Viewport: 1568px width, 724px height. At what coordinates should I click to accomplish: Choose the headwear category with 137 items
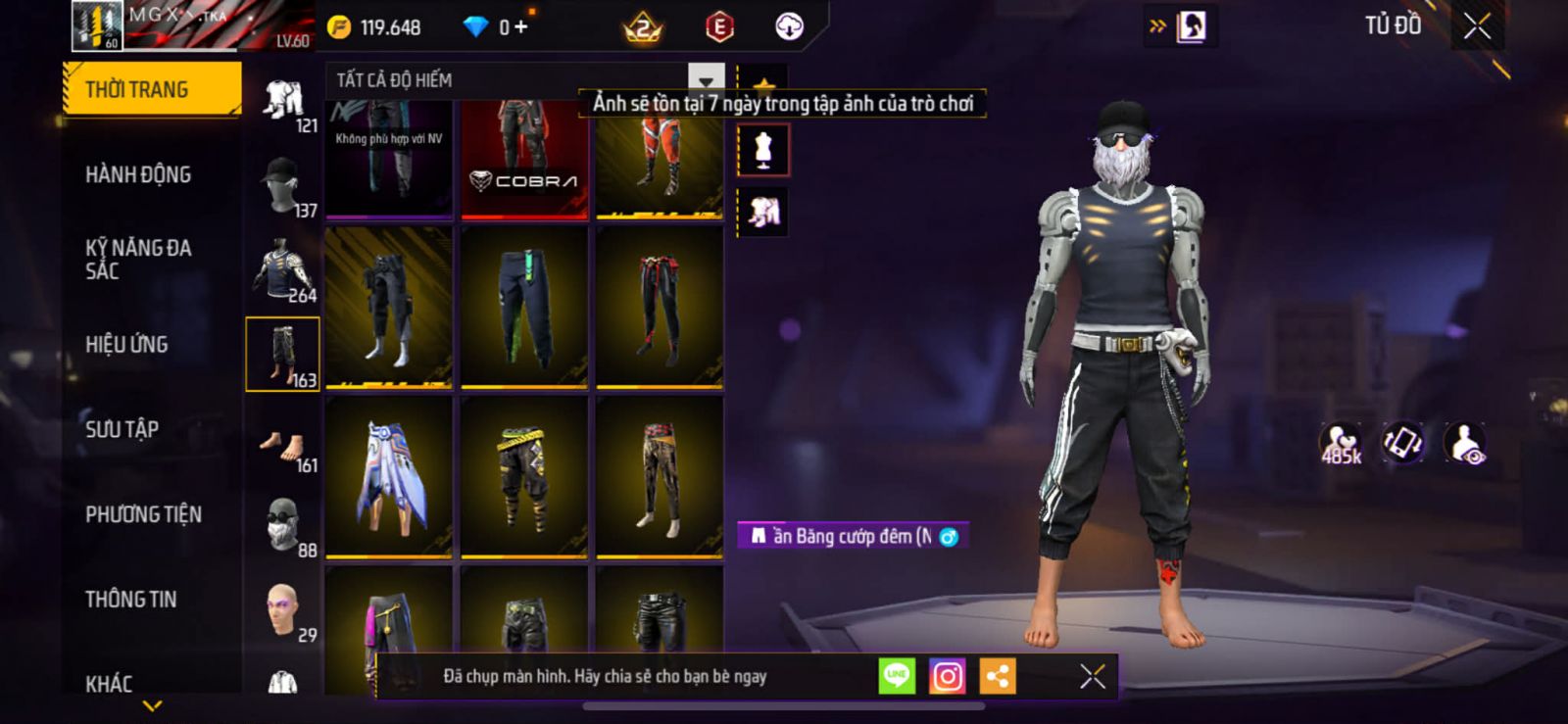(x=284, y=186)
